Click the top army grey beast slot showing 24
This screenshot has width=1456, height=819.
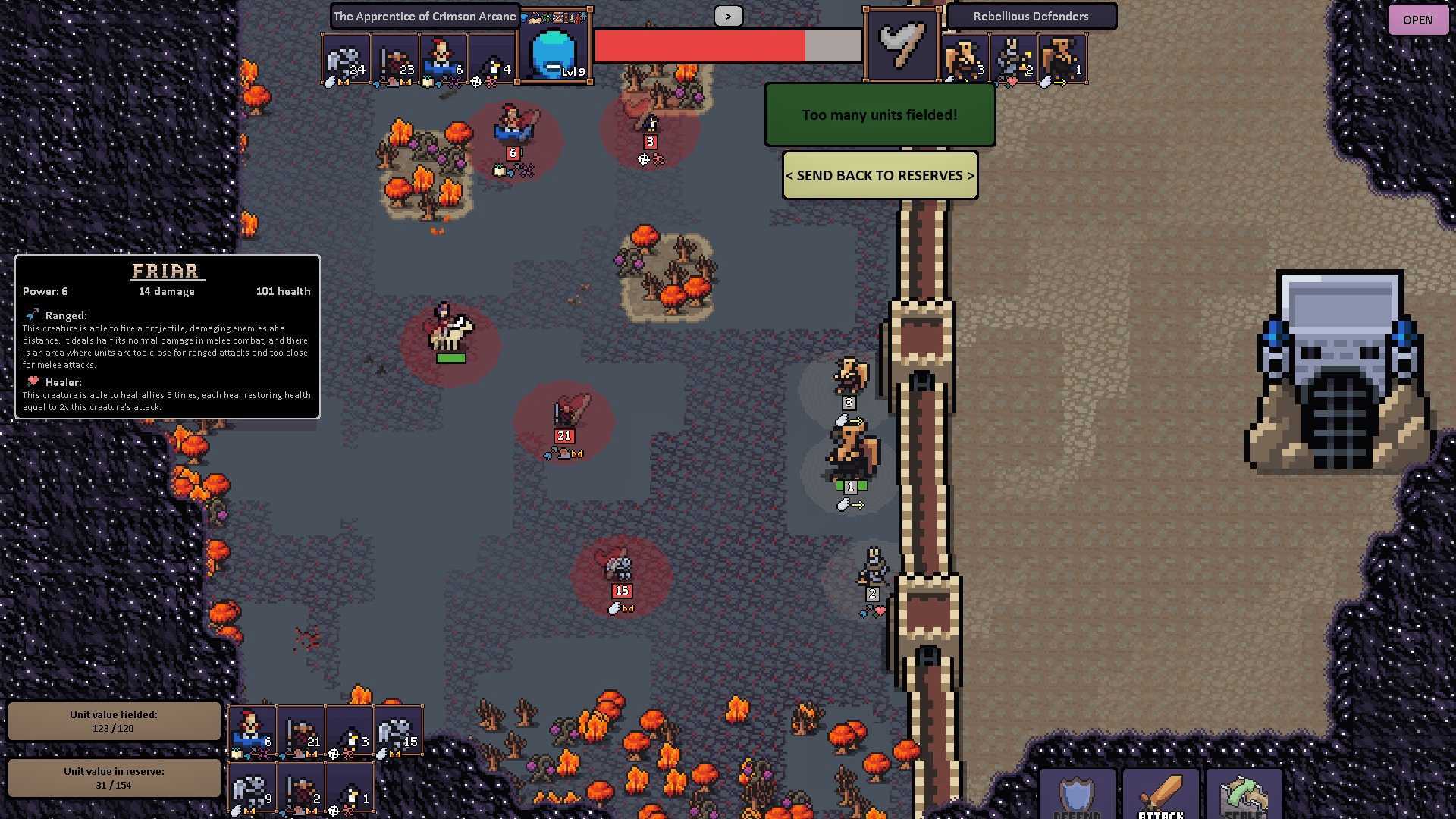point(345,60)
